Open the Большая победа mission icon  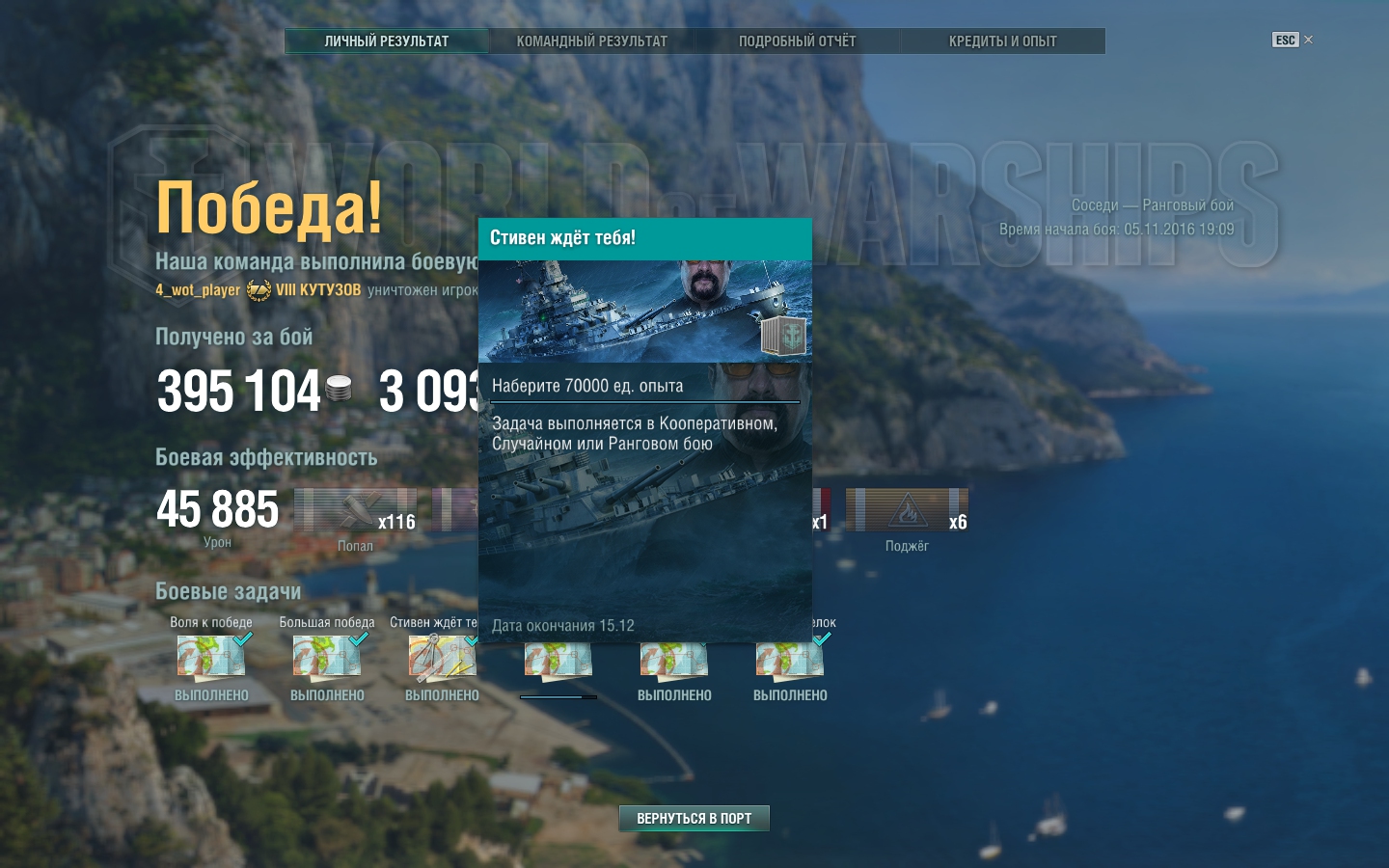click(327, 659)
